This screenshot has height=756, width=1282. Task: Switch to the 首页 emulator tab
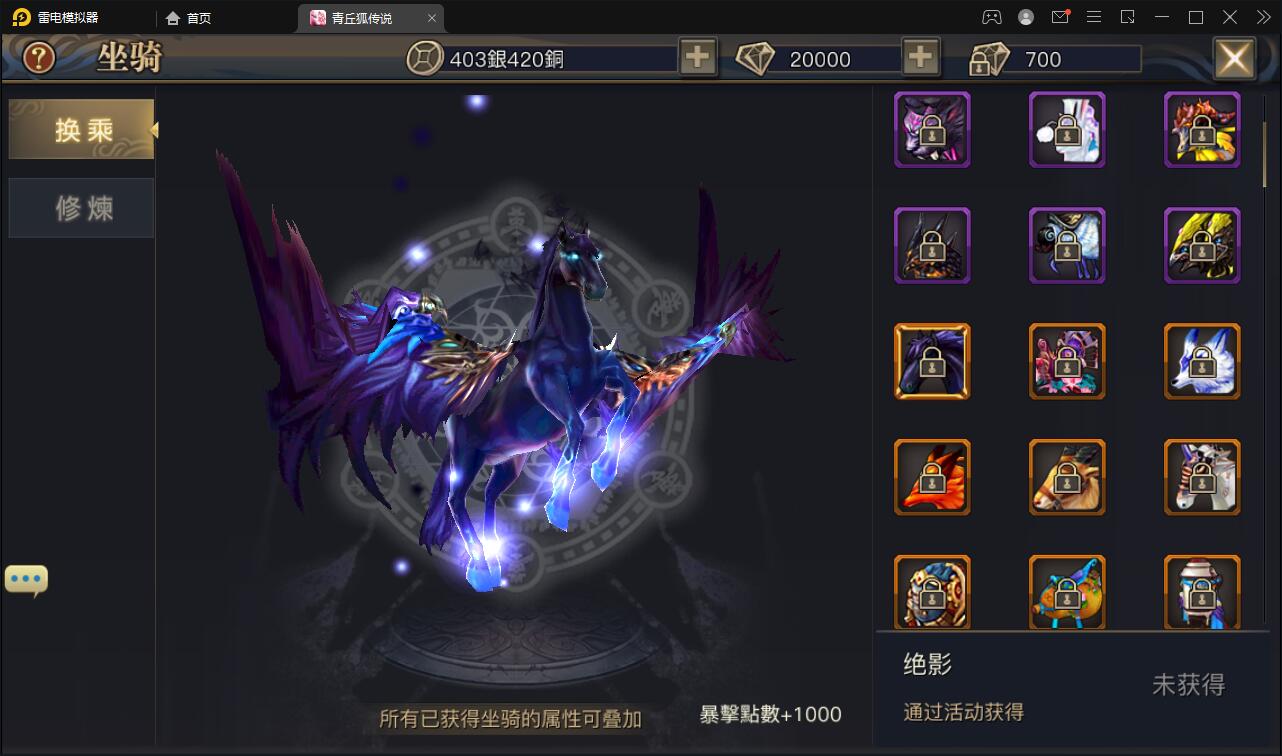(x=196, y=17)
